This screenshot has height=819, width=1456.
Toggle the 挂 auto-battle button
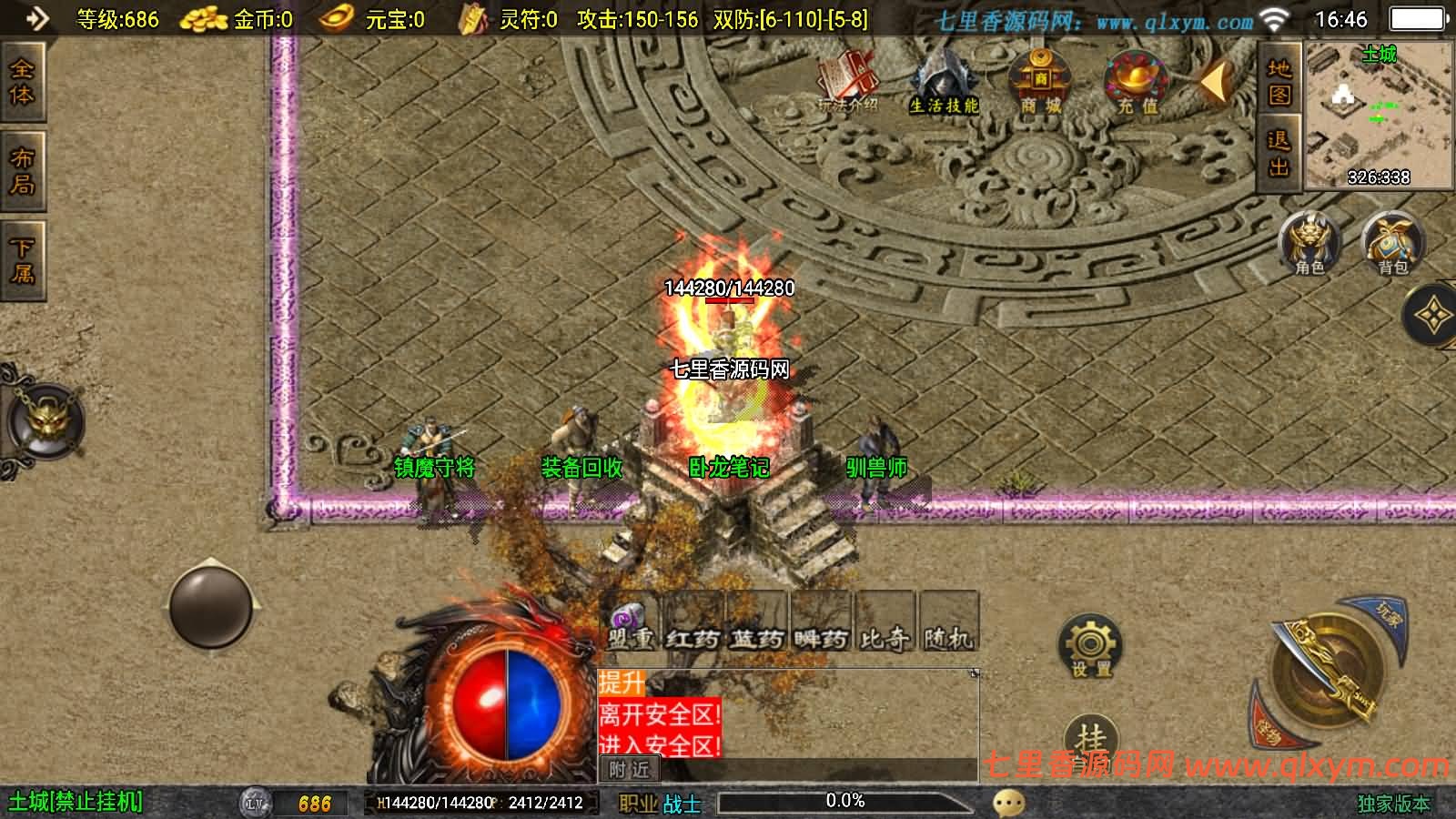1090,739
